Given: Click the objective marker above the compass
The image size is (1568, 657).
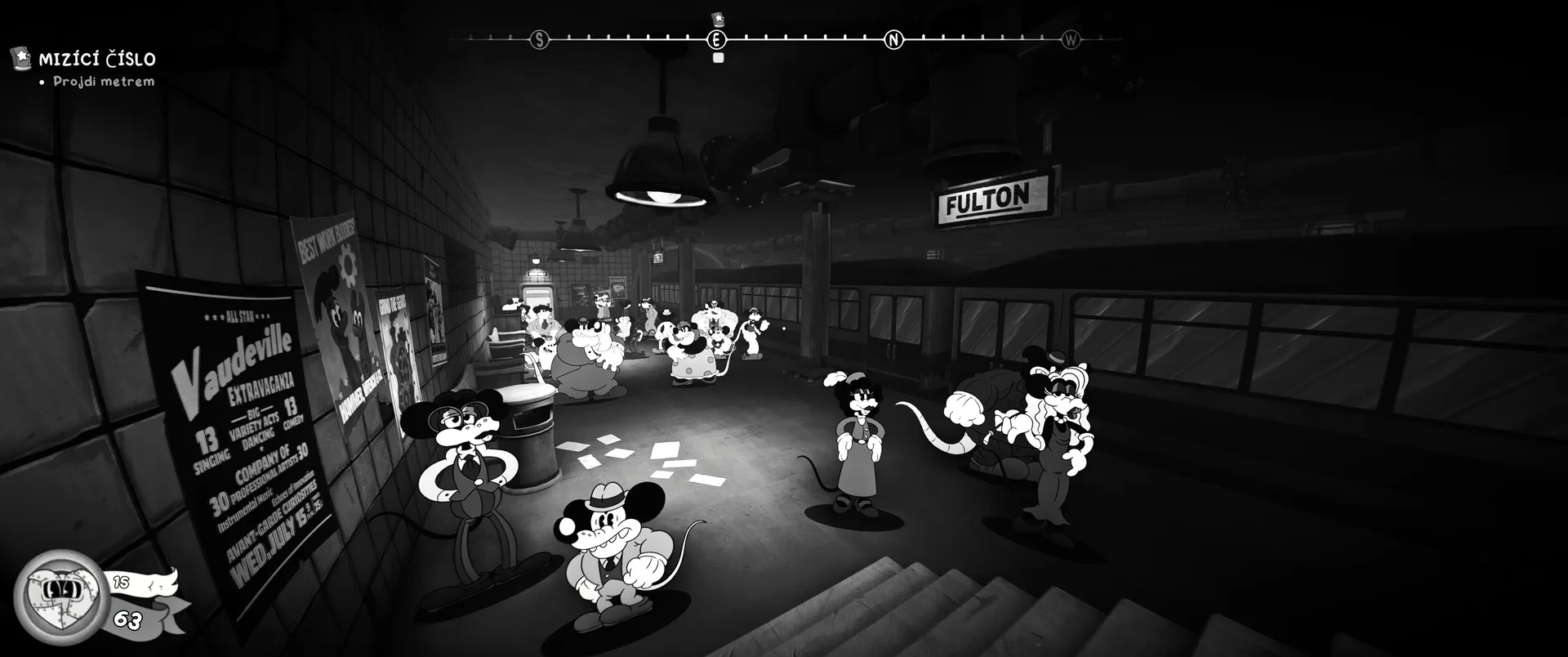Looking at the screenshot, I should click(x=718, y=19).
